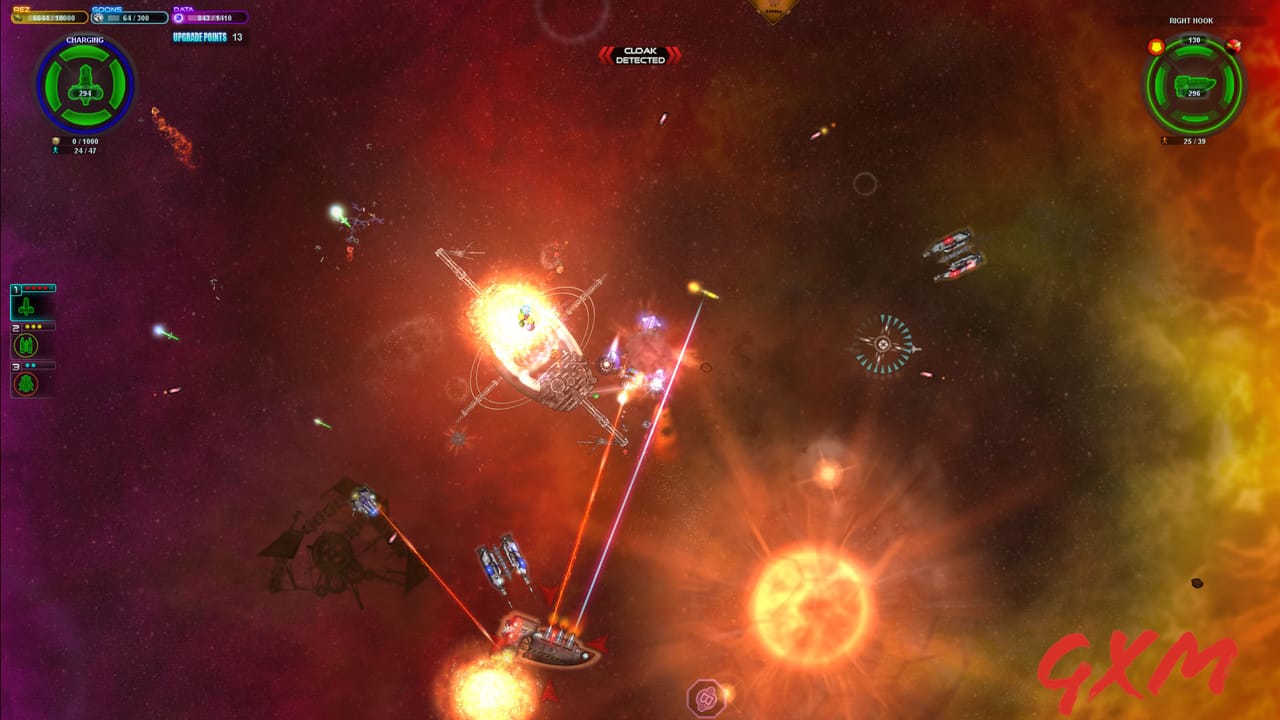This screenshot has height=720, width=1280.
Task: Open the UPGRADE POINTS menu
Action: tap(200, 37)
